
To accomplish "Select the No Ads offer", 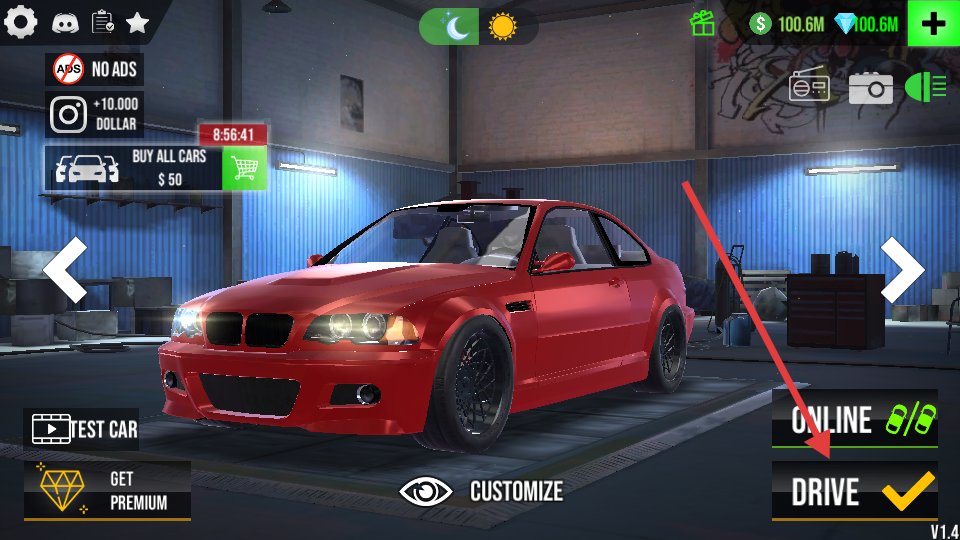I will point(95,69).
